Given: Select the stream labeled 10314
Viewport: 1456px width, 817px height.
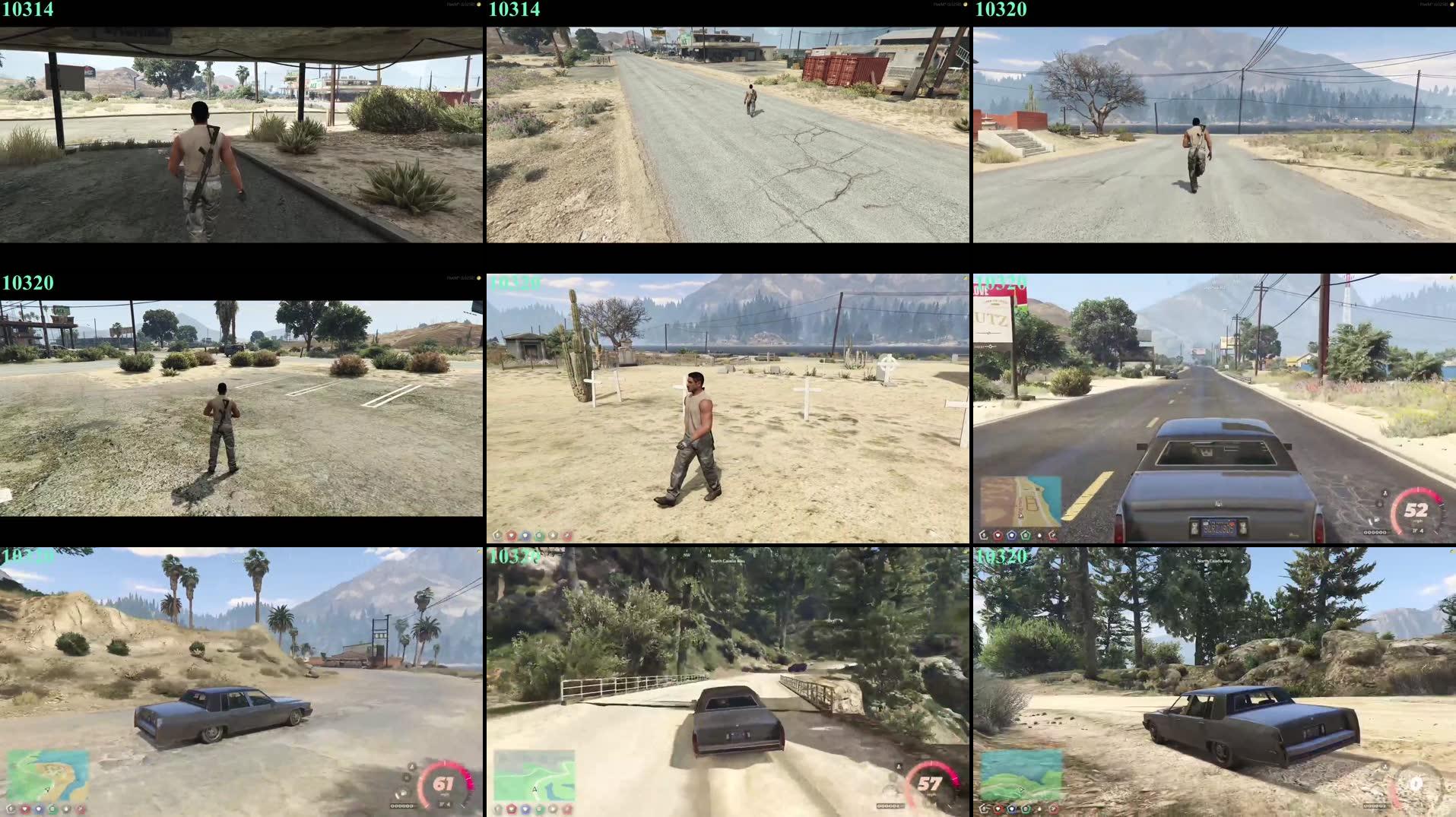Looking at the screenshot, I should click(x=27, y=10).
